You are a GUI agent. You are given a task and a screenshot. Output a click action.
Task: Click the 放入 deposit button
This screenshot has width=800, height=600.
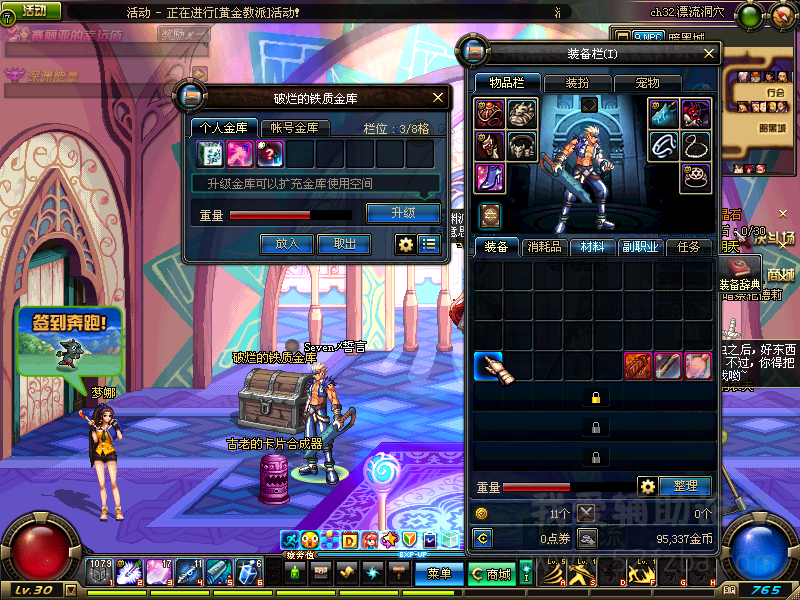coord(287,243)
